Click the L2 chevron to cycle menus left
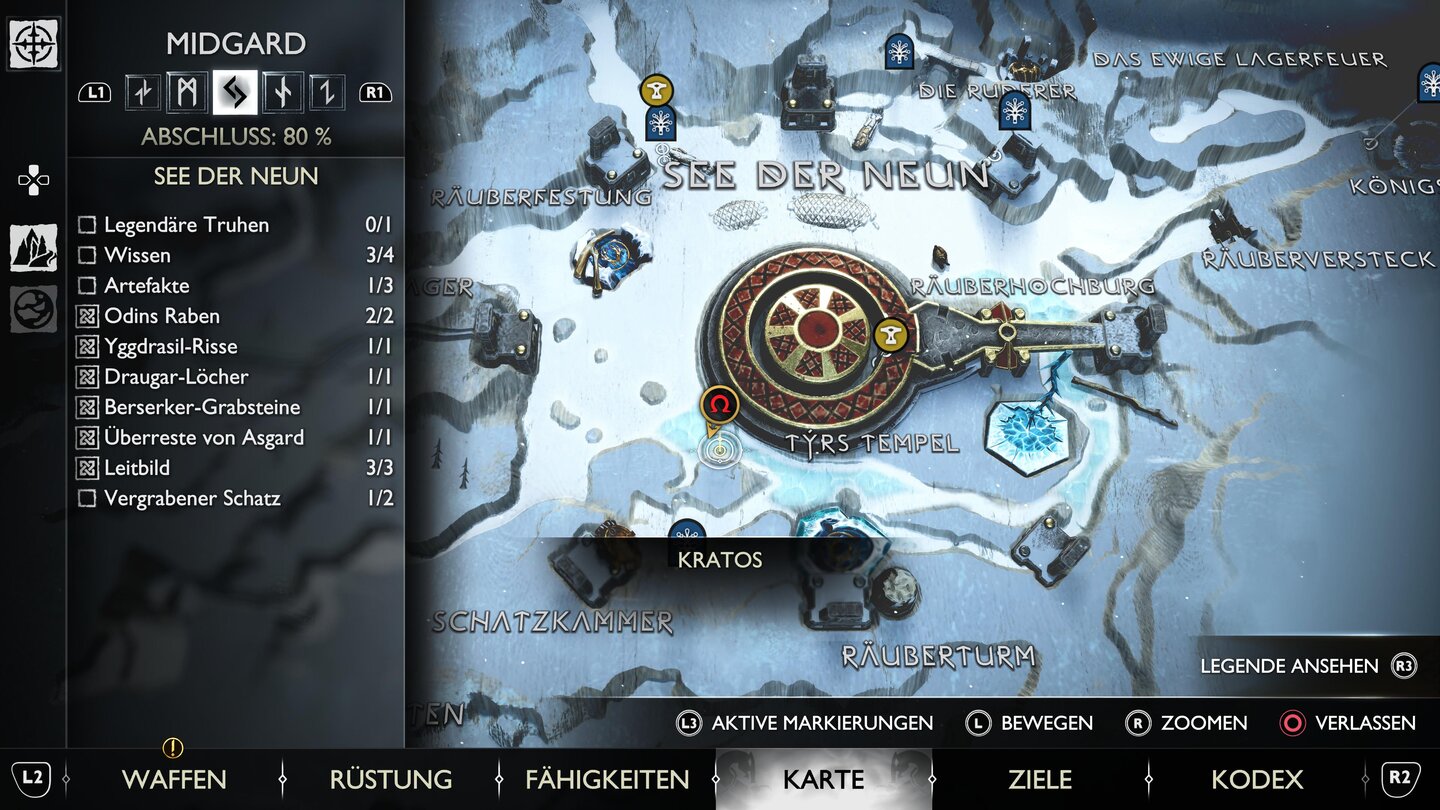1440x810 pixels. [x=32, y=779]
